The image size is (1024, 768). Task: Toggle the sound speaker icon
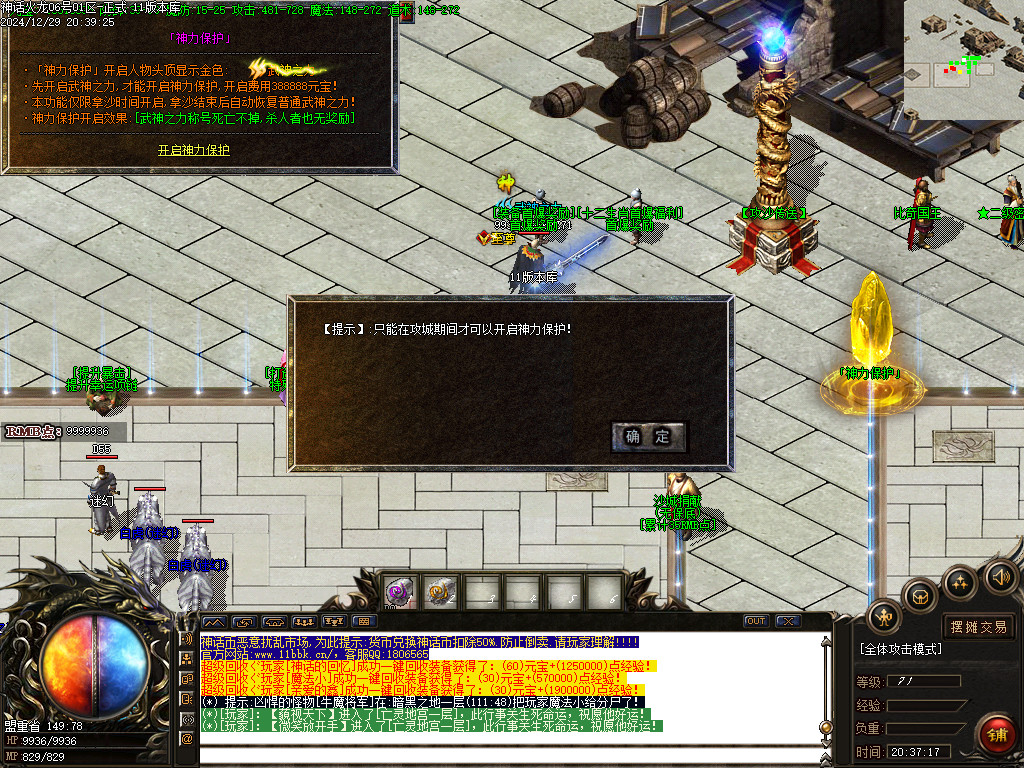tap(1000, 576)
